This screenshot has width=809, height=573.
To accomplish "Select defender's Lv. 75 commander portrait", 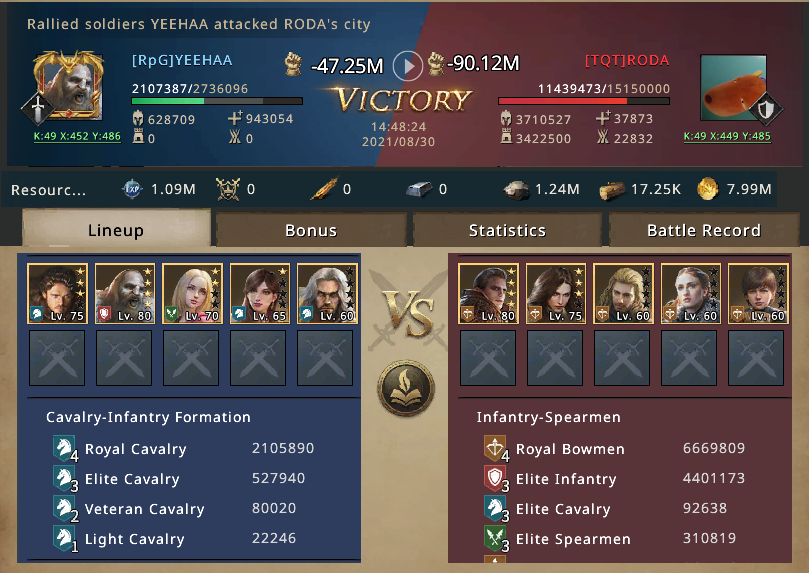I will coord(556,294).
